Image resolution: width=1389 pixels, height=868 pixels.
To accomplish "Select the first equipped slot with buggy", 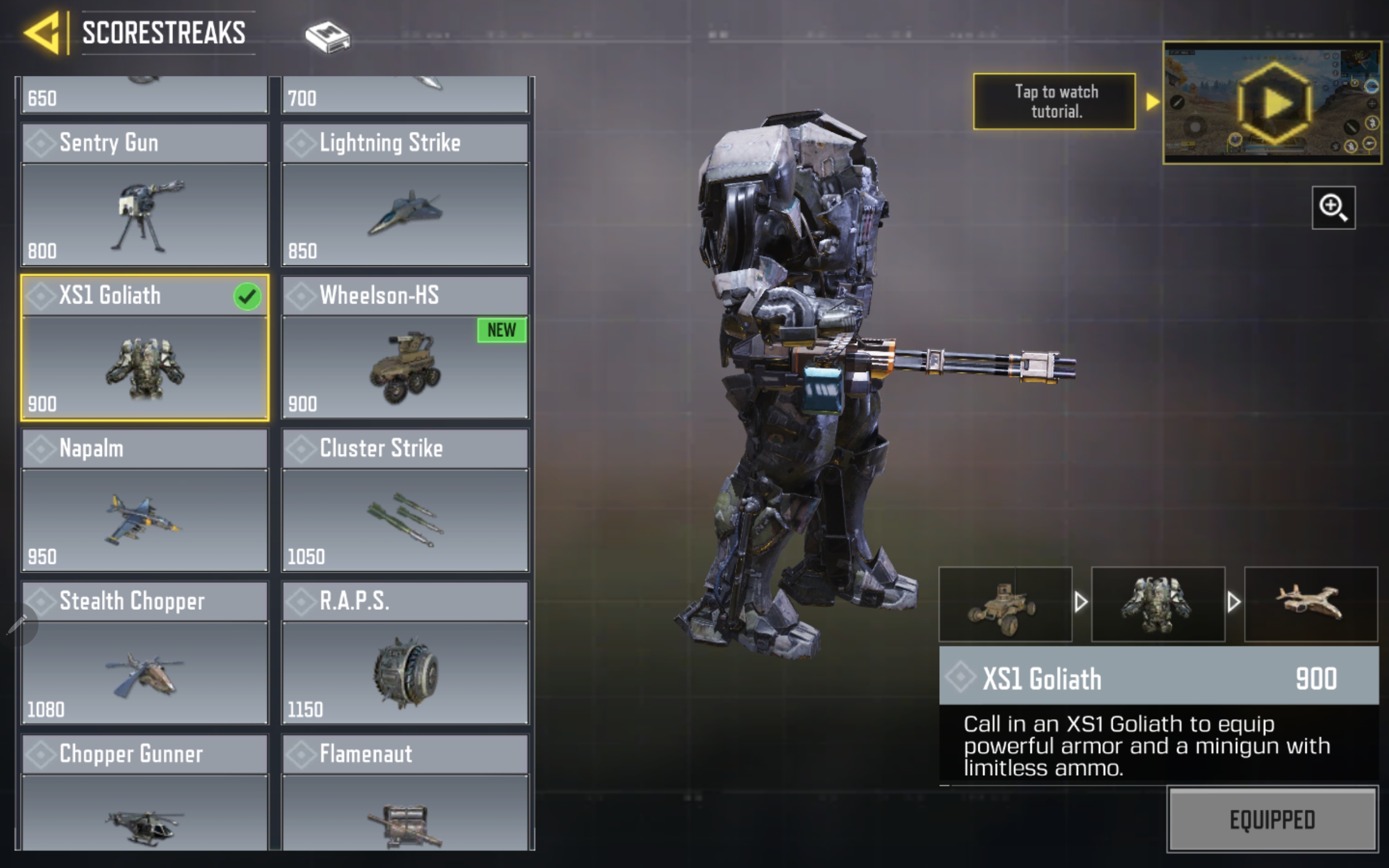I will [x=1005, y=604].
